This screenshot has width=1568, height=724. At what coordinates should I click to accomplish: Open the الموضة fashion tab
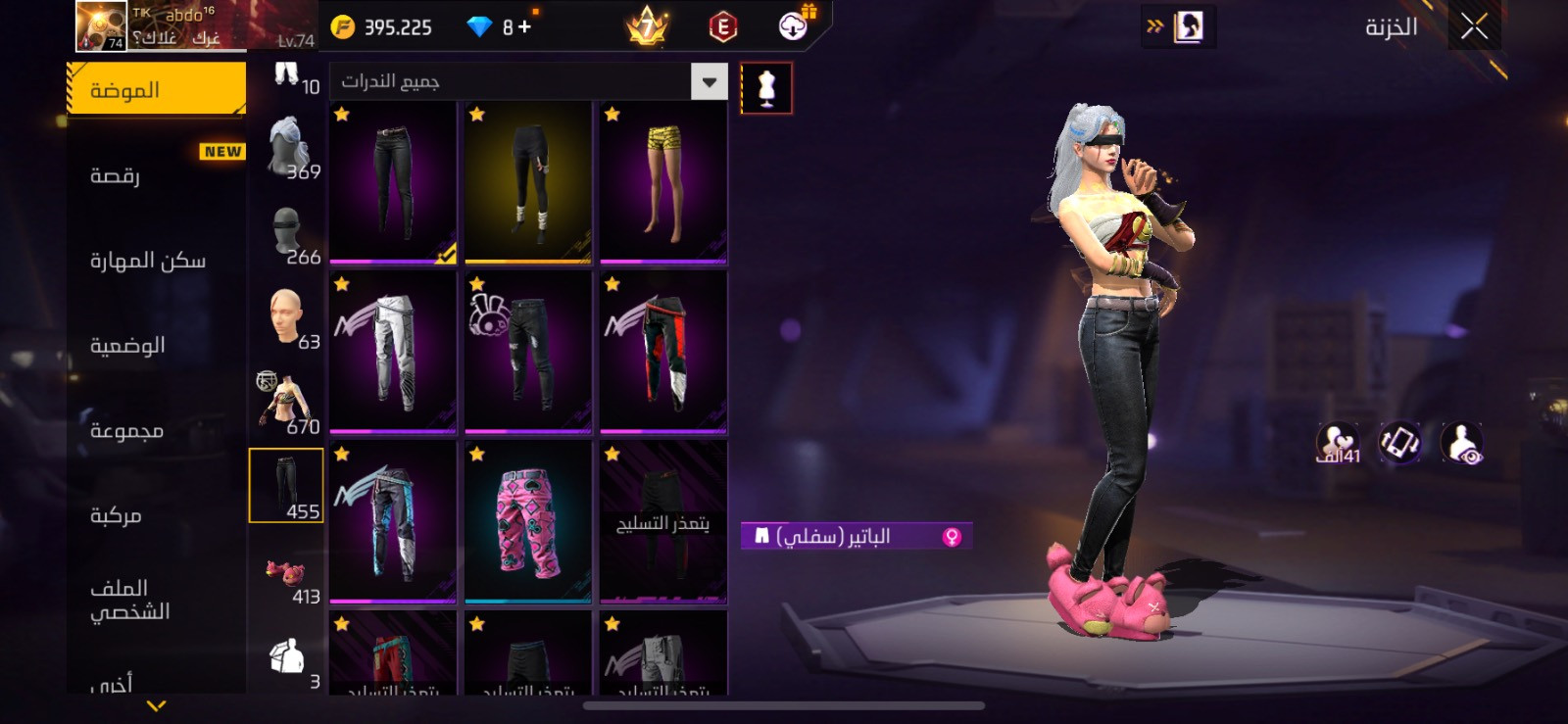point(157,90)
